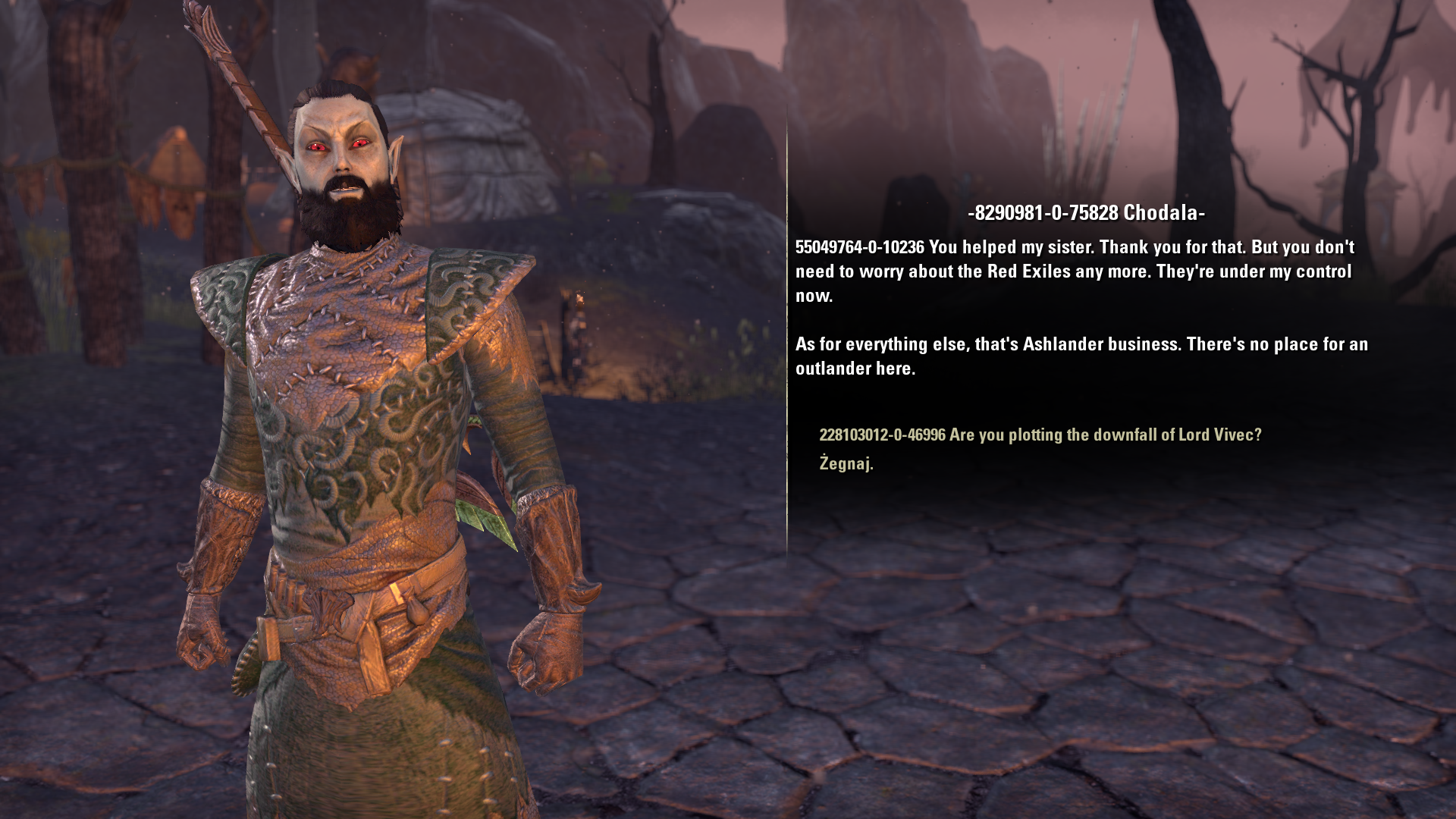Ask about plotting Lord Vivec's downfall
The image size is (1456, 819).
point(1040,435)
